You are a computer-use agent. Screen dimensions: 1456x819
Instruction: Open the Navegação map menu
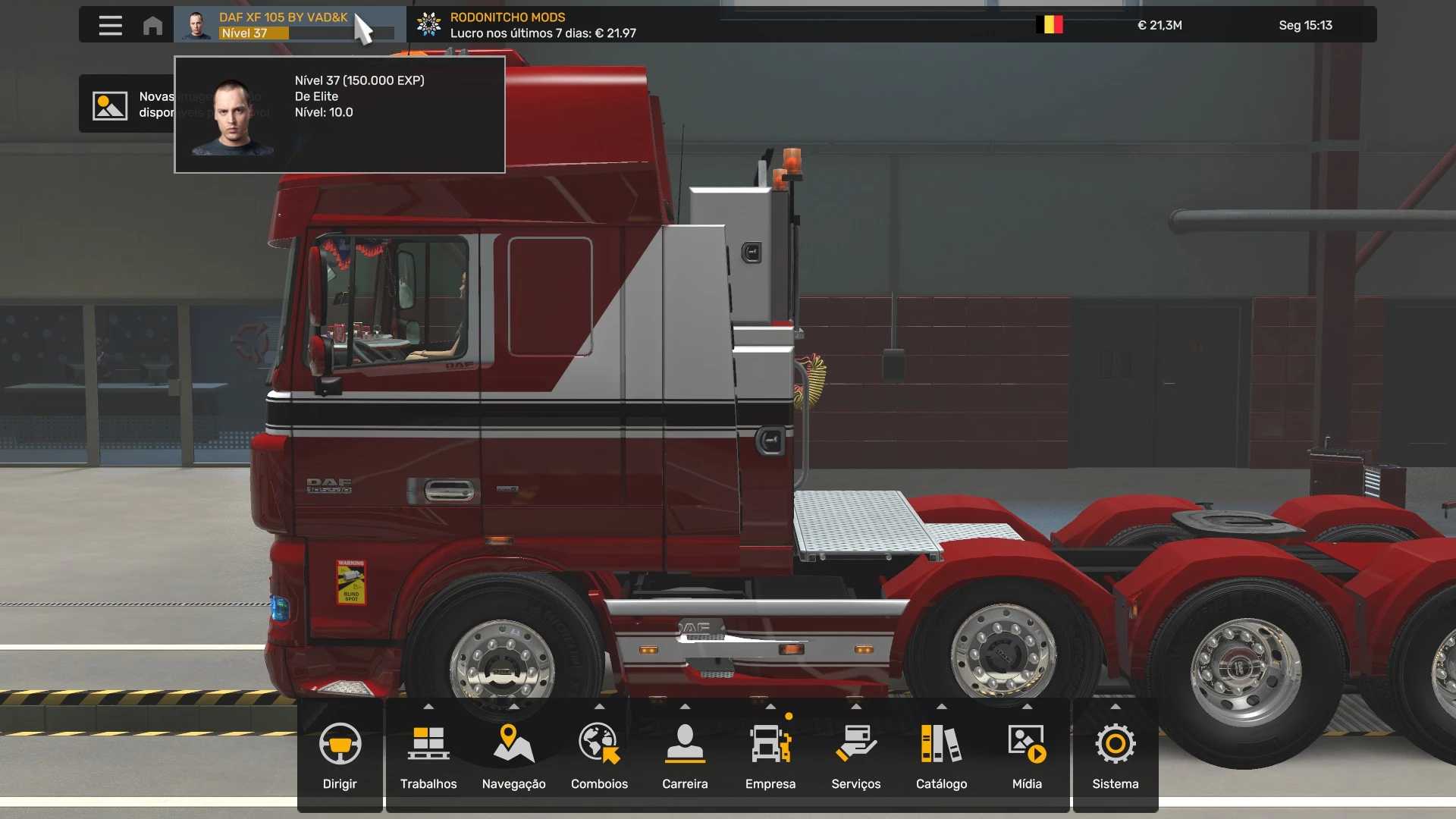click(513, 755)
